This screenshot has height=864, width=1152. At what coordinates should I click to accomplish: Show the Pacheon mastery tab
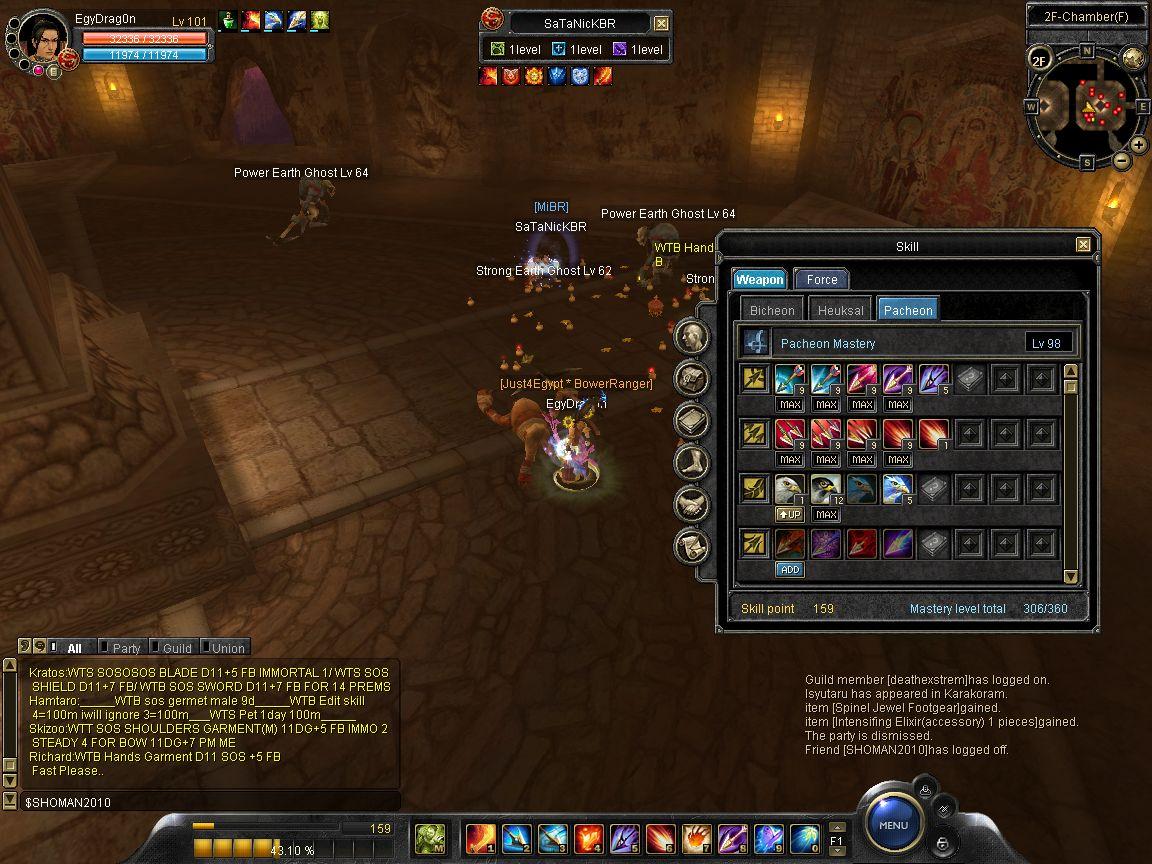(908, 310)
